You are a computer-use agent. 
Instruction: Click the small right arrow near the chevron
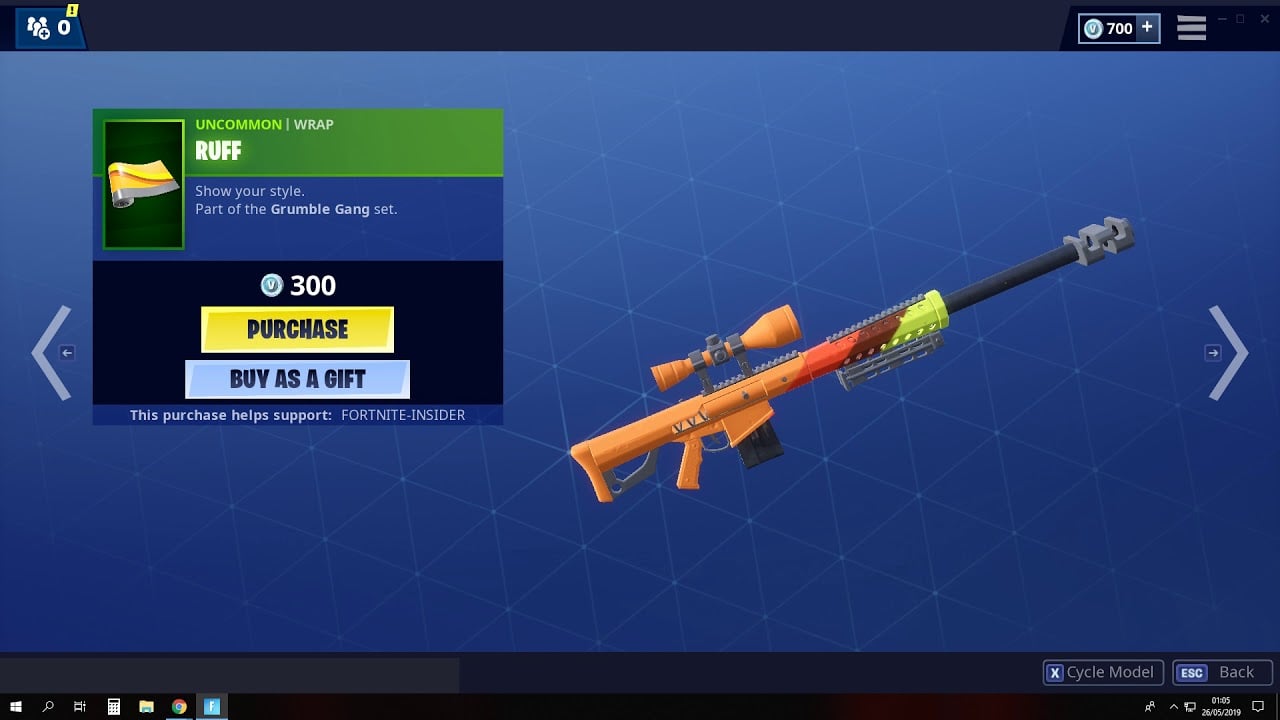[1213, 352]
